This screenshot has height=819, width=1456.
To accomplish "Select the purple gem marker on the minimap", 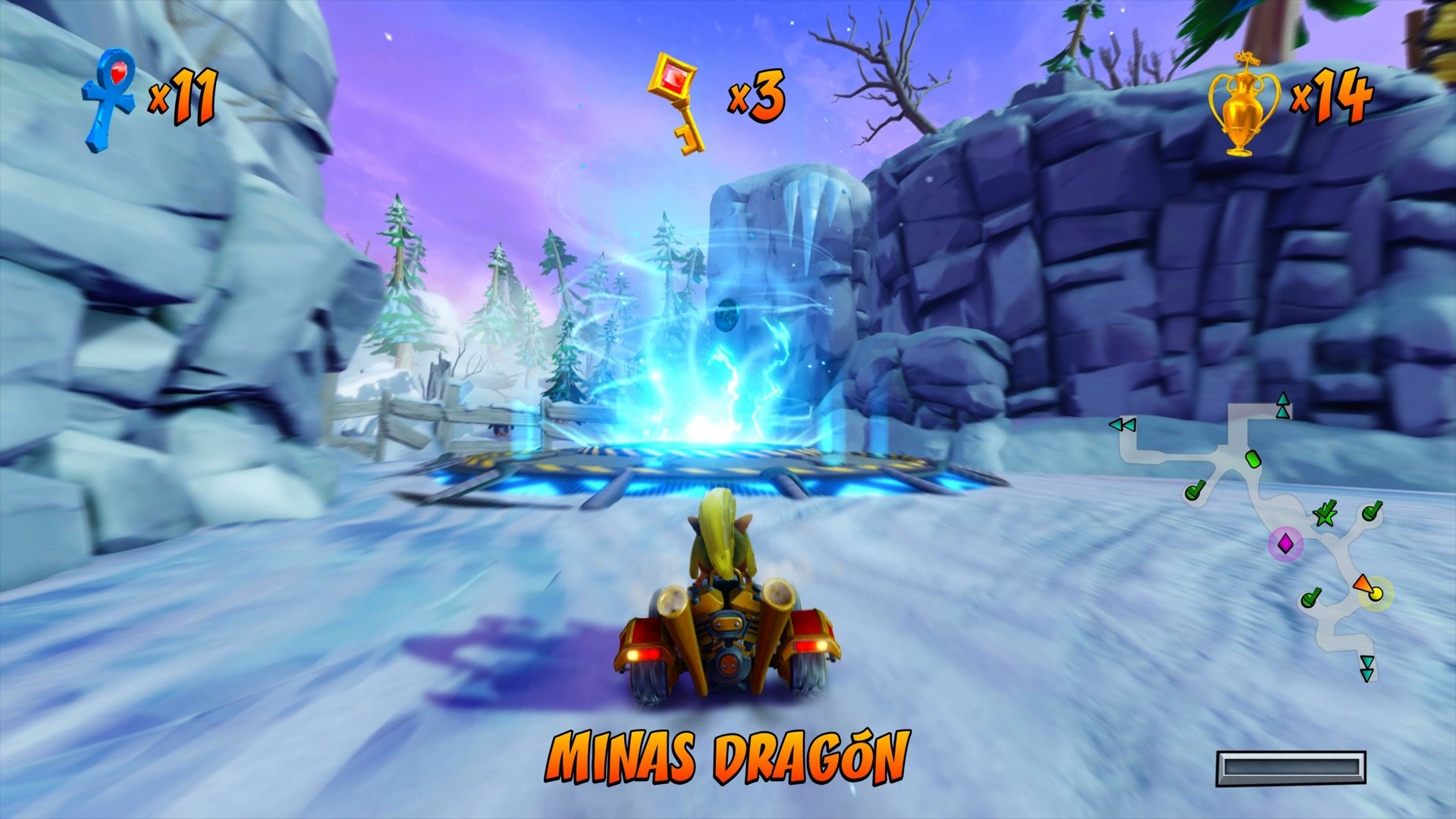I will [1285, 543].
